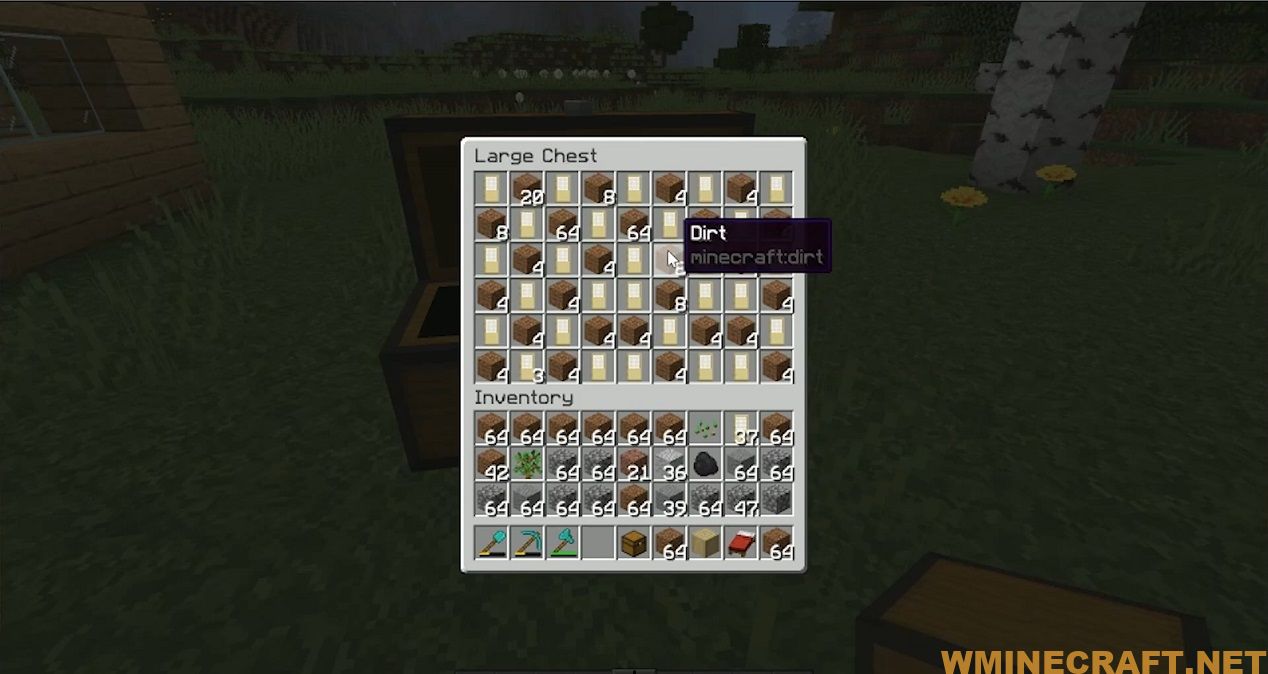The width and height of the screenshot is (1268, 674).
Task: Pick up the diamond pickaxe
Action: coord(526,544)
